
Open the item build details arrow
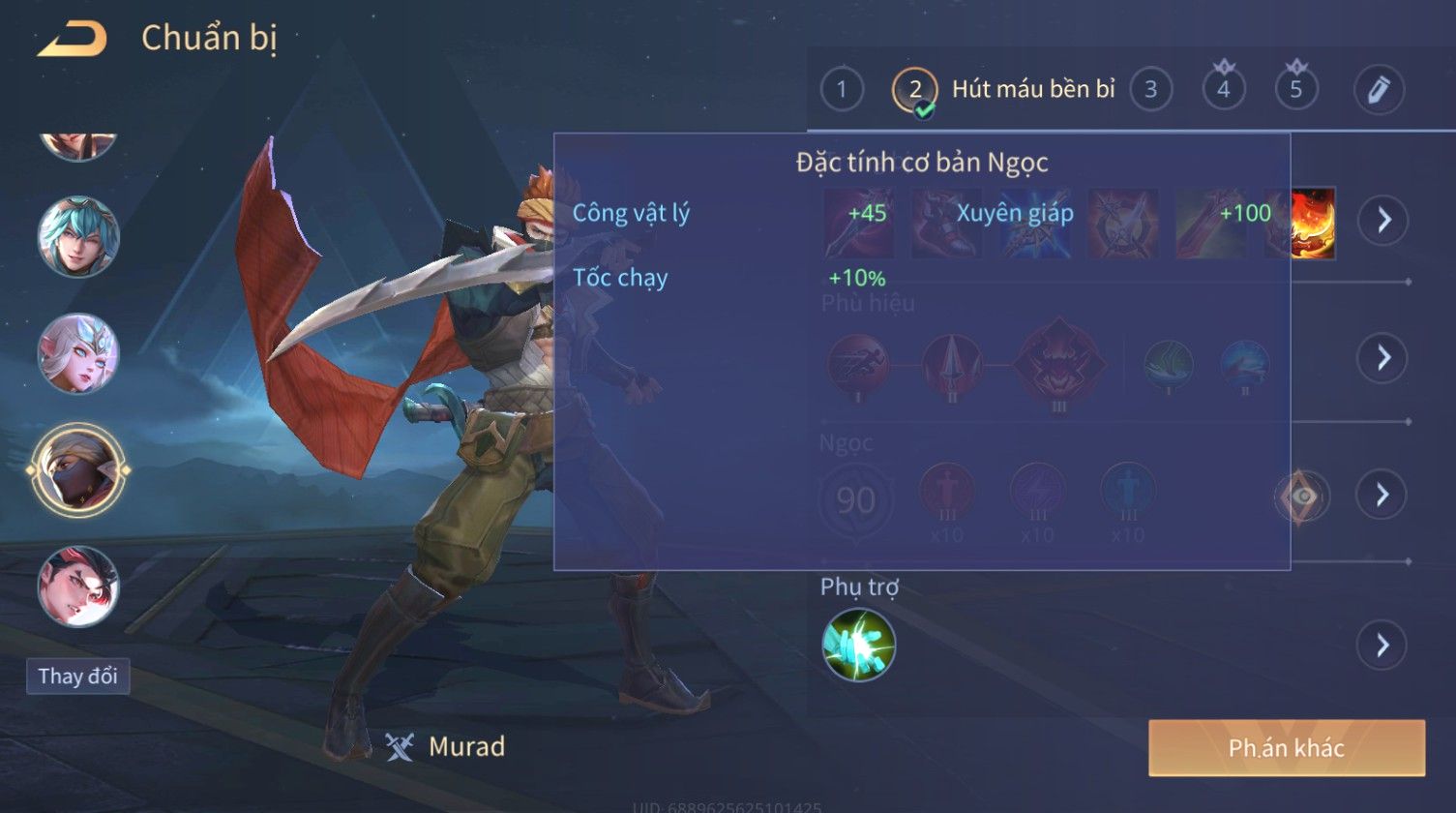tap(1382, 221)
